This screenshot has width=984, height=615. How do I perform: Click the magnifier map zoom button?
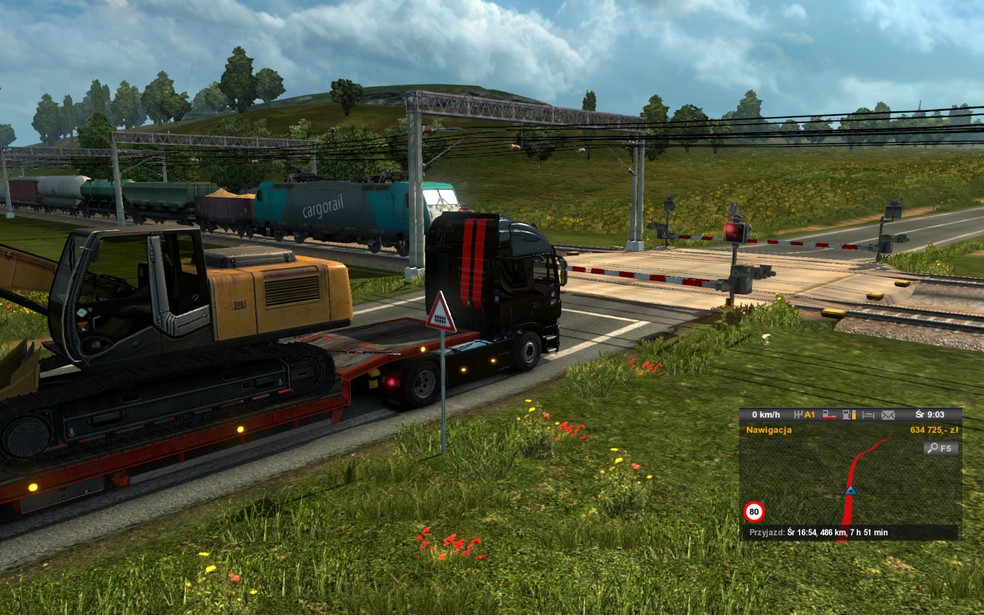pos(942,449)
